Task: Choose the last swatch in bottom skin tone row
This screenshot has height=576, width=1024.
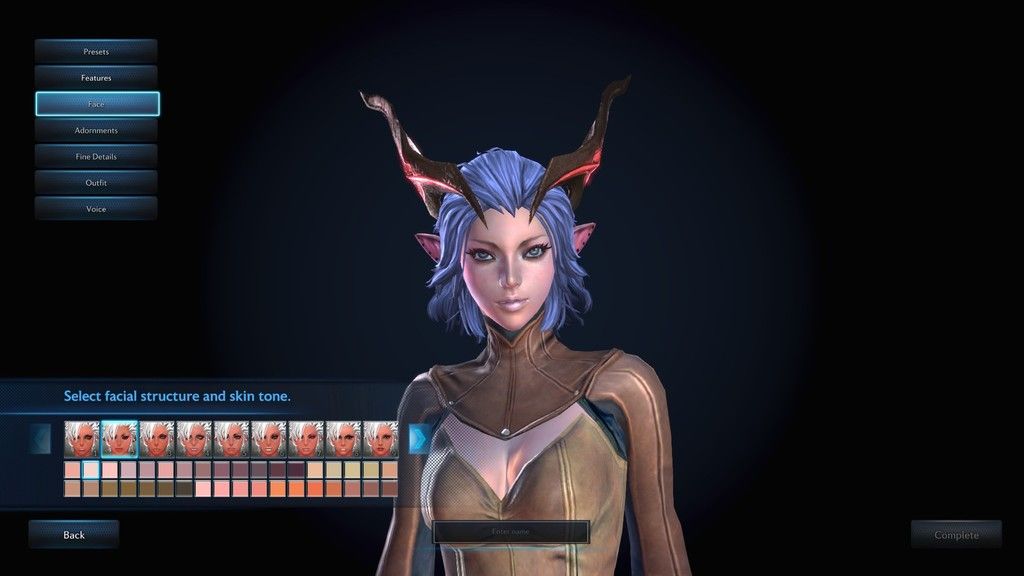Action: click(389, 488)
